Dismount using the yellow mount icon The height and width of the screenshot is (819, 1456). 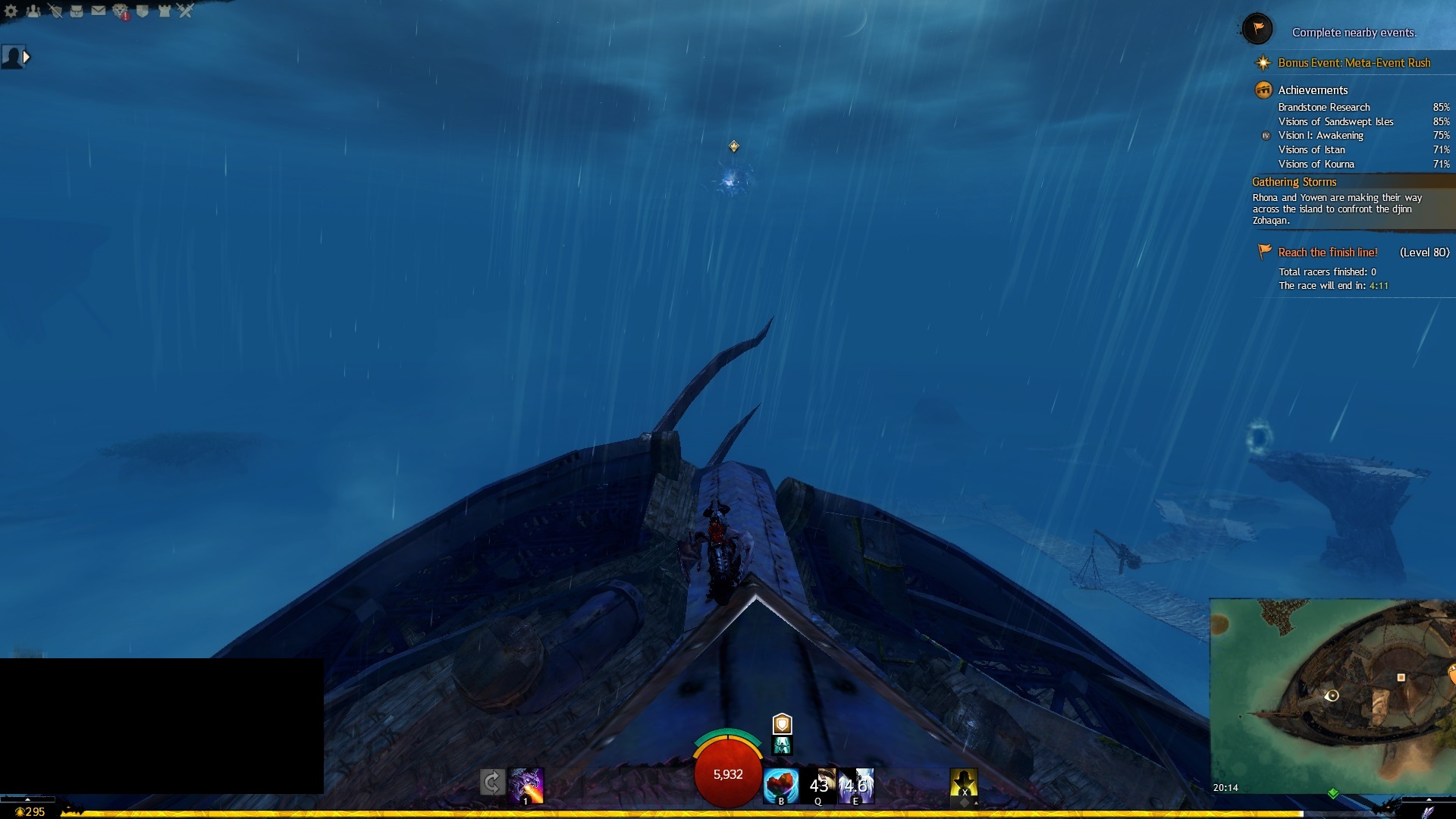(x=964, y=783)
